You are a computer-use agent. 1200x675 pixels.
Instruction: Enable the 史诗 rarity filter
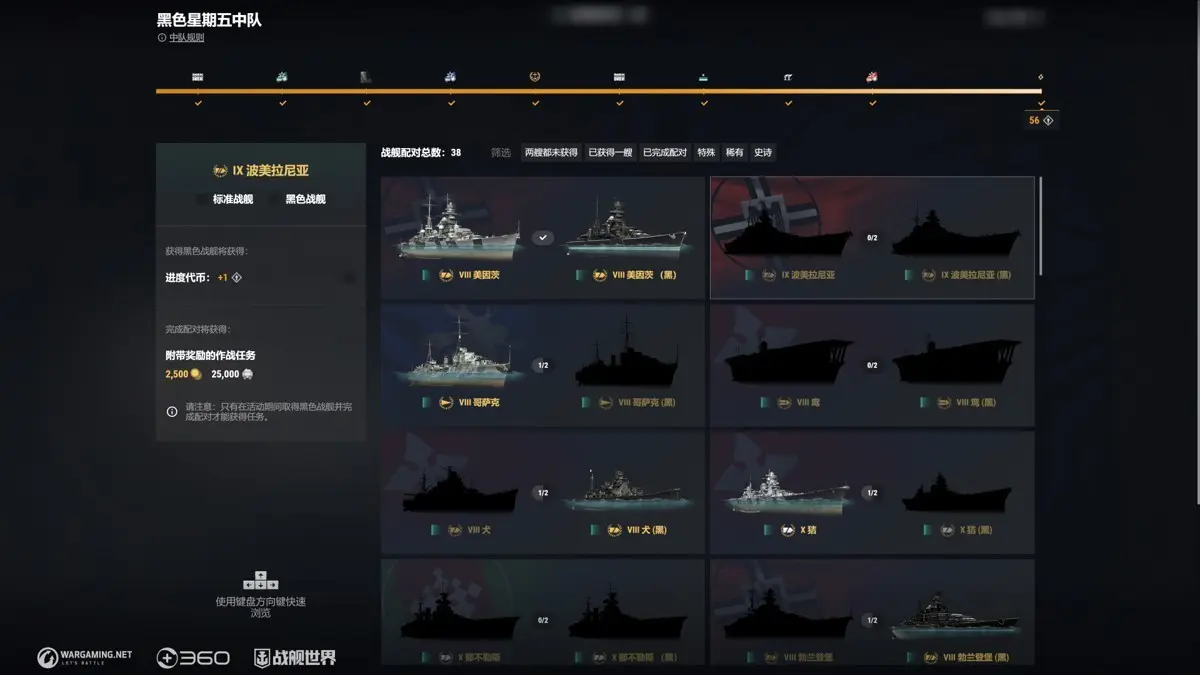[x=763, y=152]
